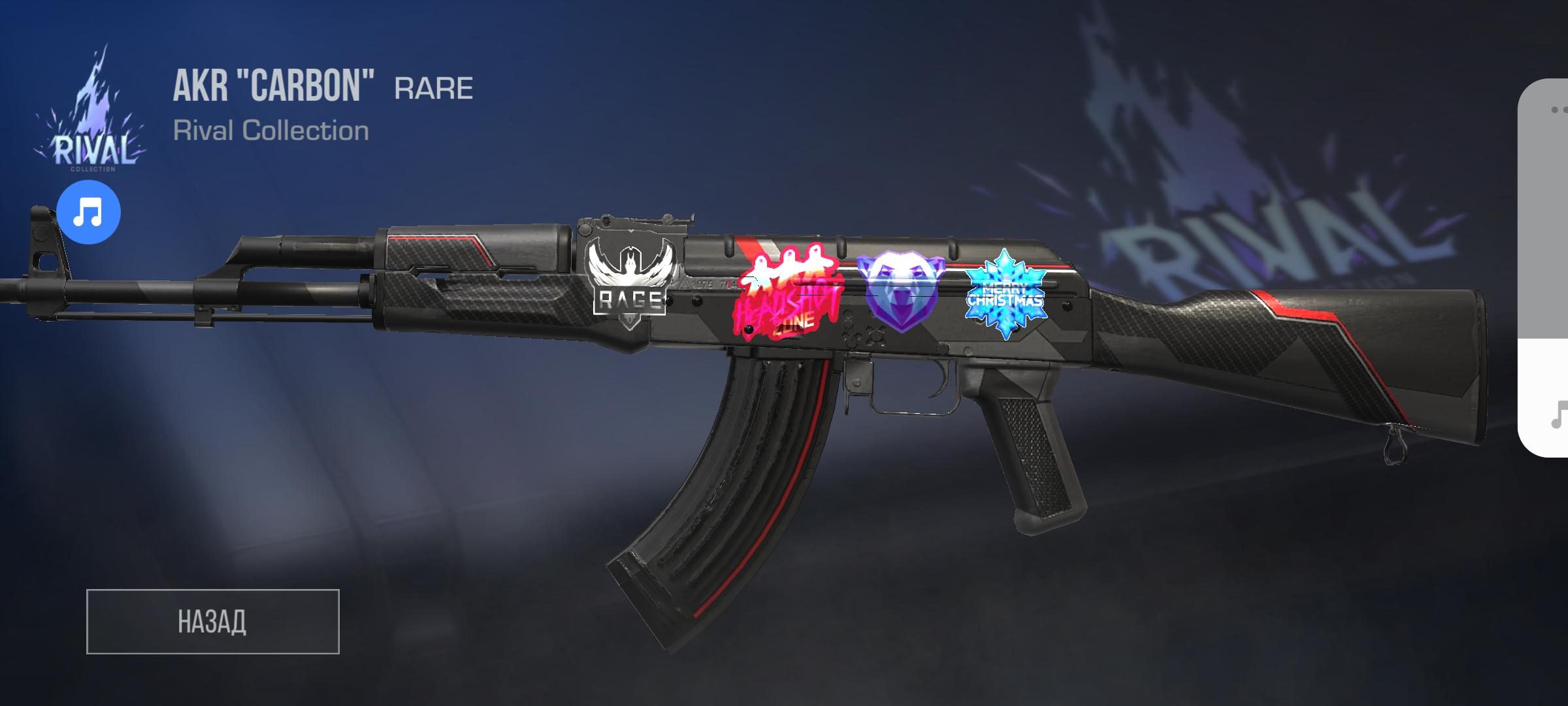This screenshot has width=1568, height=706.
Task: Click the НАЗАД back button
Action: click(212, 621)
